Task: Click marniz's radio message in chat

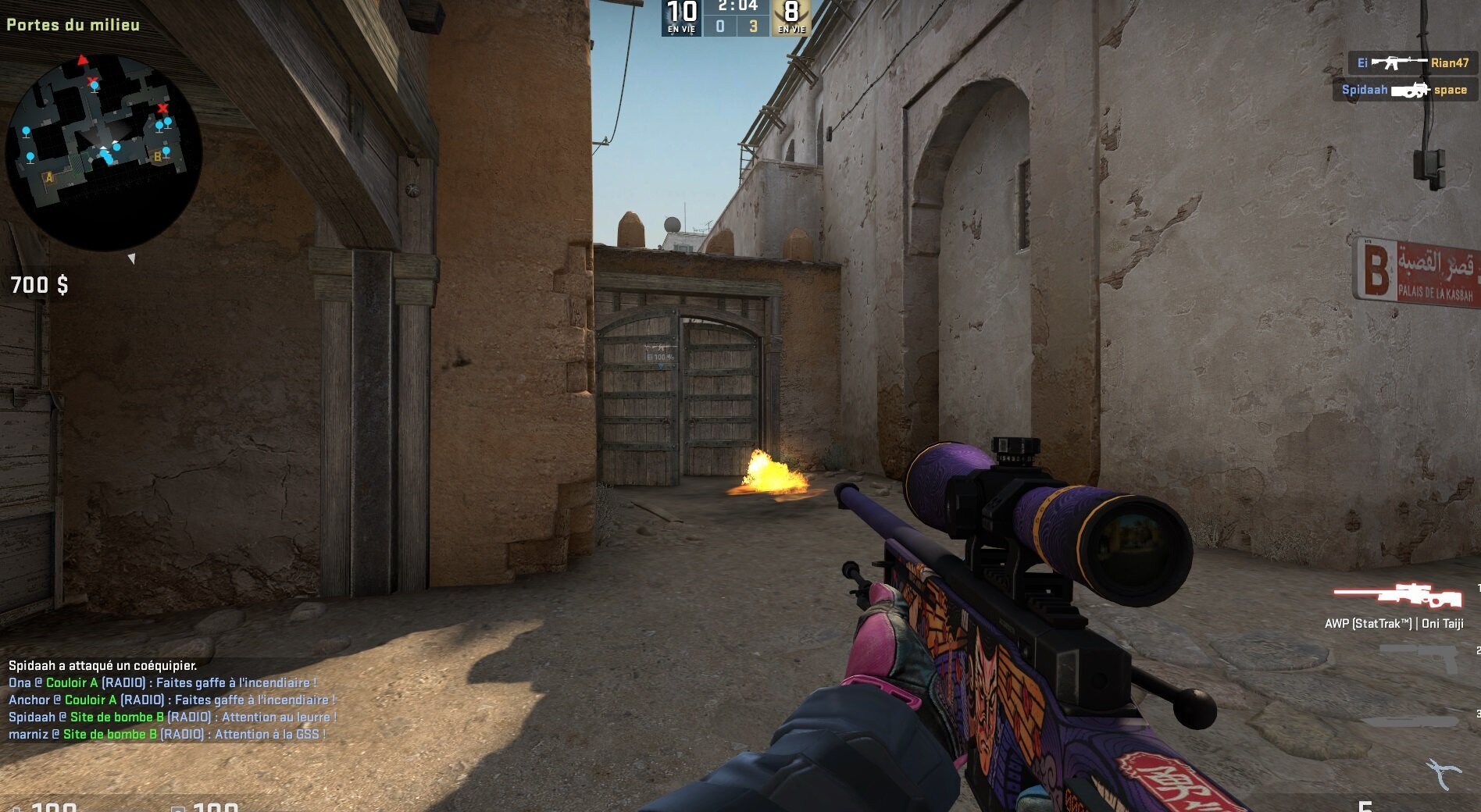Action: point(167,735)
